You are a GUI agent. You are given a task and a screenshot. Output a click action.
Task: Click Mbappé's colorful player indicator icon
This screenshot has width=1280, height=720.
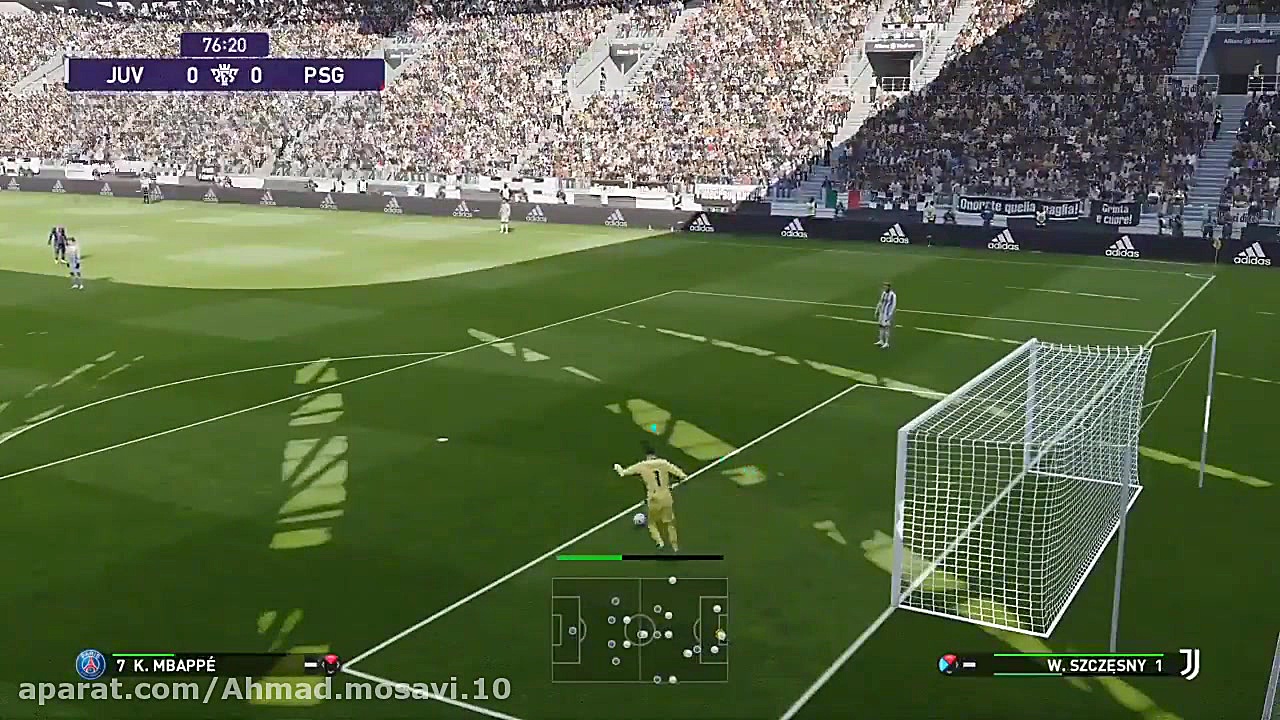[330, 663]
